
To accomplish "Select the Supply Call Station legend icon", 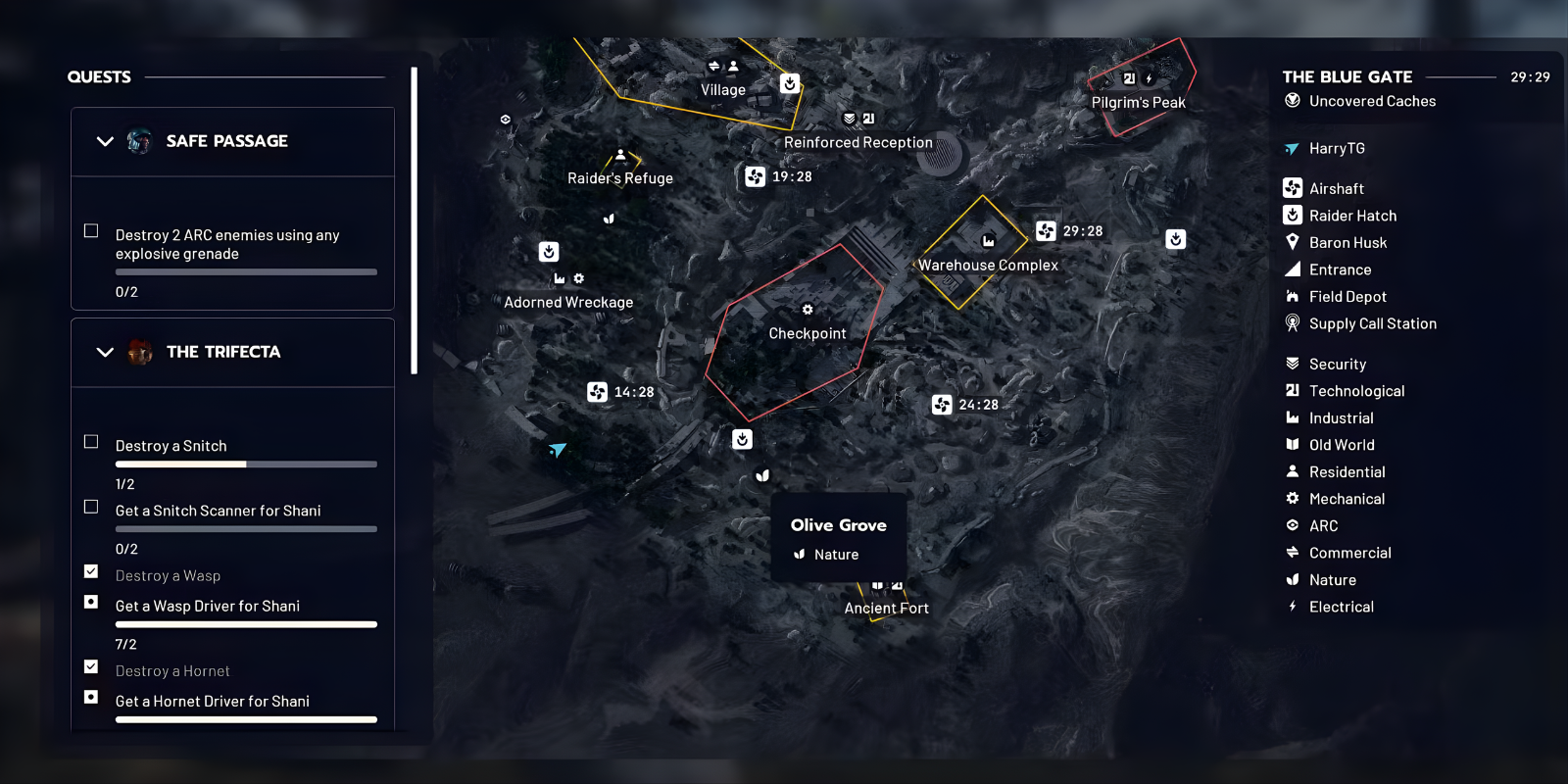I will click(1292, 323).
